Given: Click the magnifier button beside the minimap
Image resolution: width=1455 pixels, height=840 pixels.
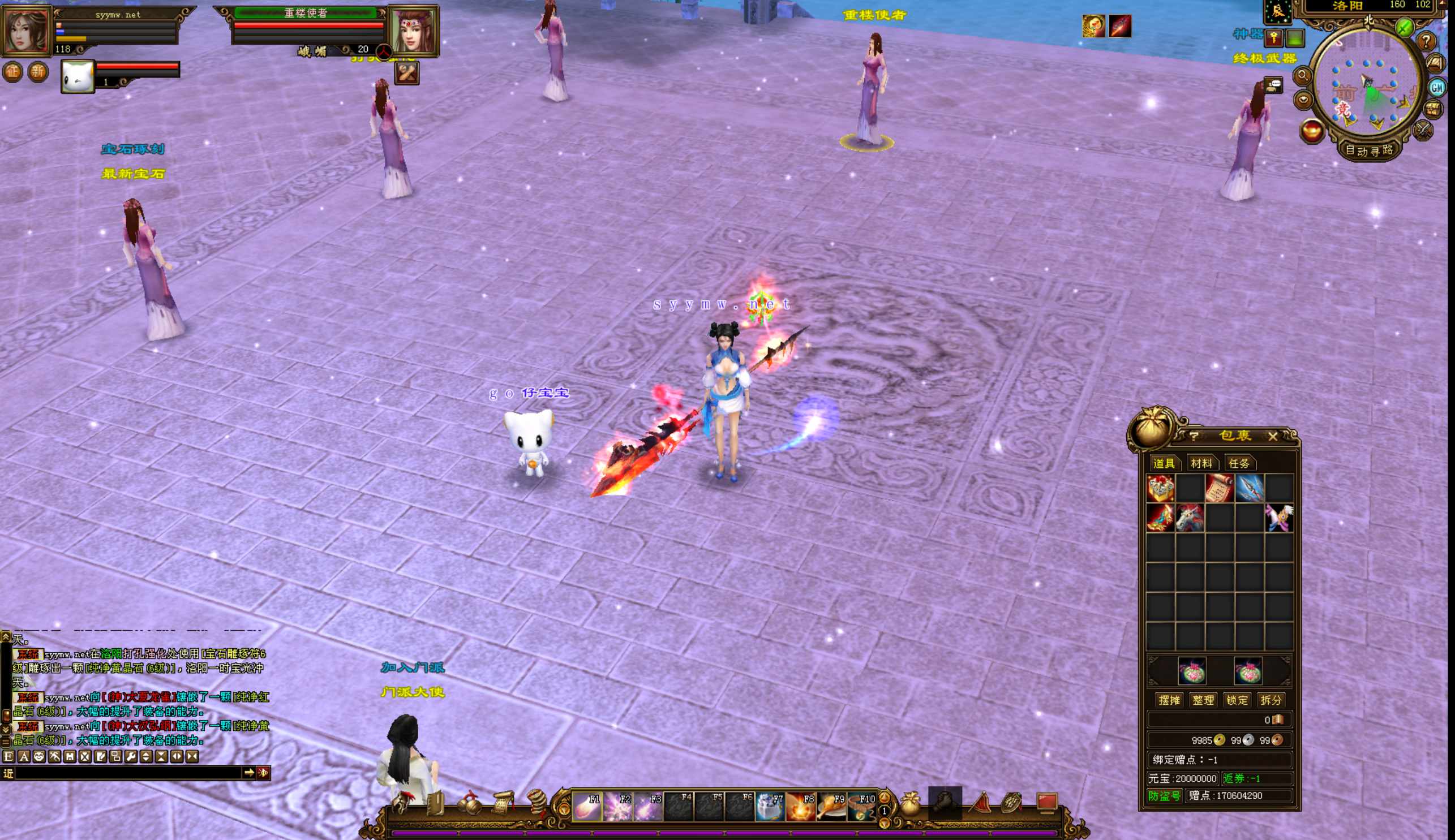Looking at the screenshot, I should pos(1303,76).
